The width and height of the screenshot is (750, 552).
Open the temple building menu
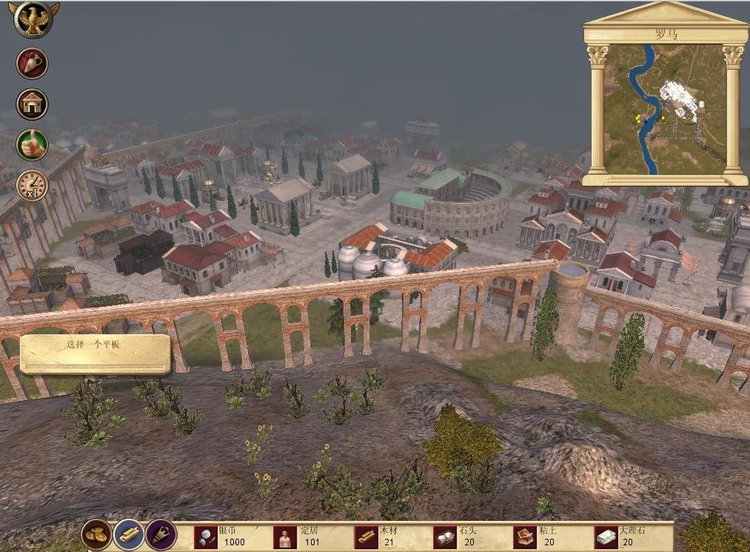pos(32,103)
